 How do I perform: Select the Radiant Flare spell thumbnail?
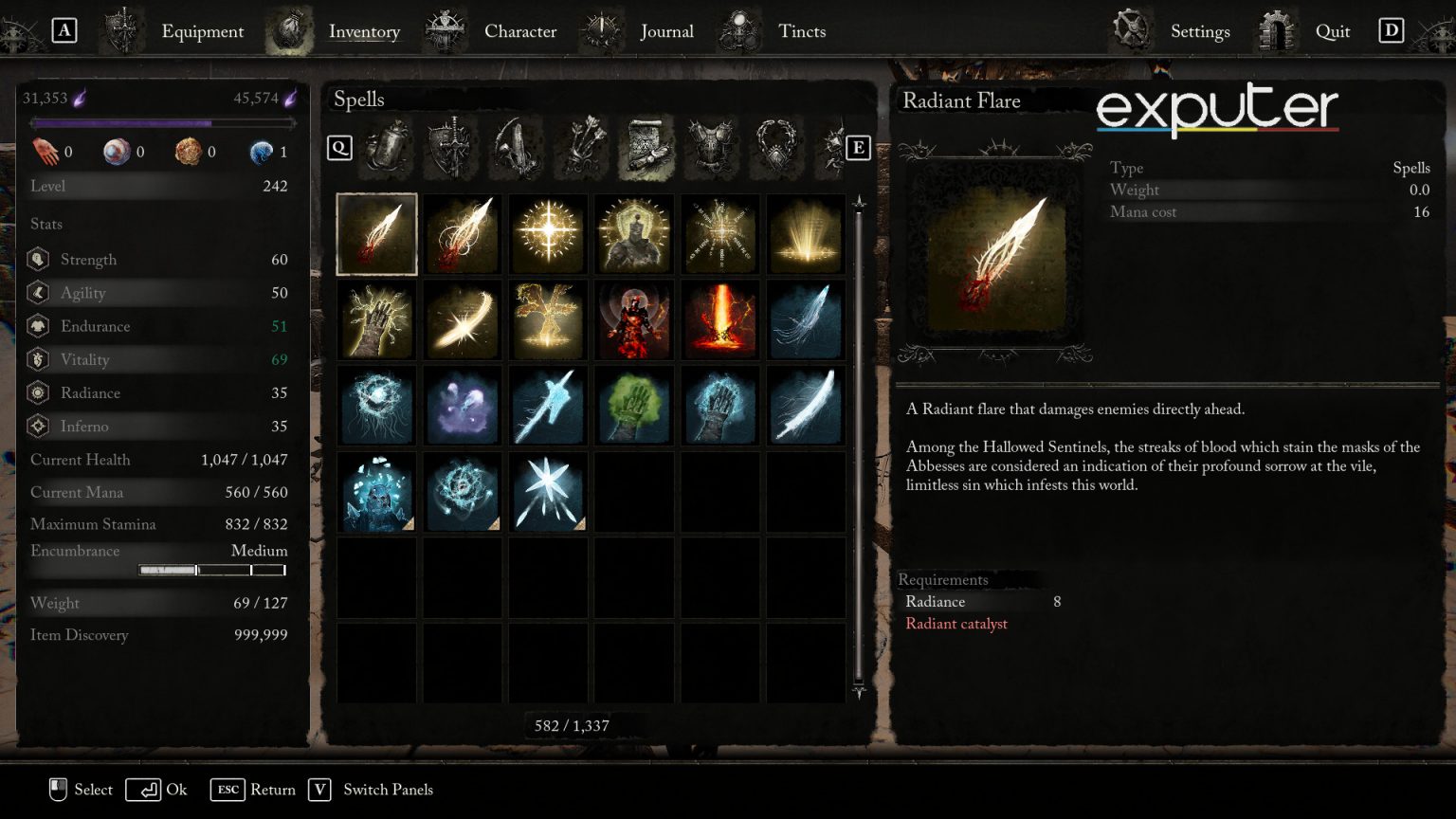pyautogui.click(x=376, y=233)
